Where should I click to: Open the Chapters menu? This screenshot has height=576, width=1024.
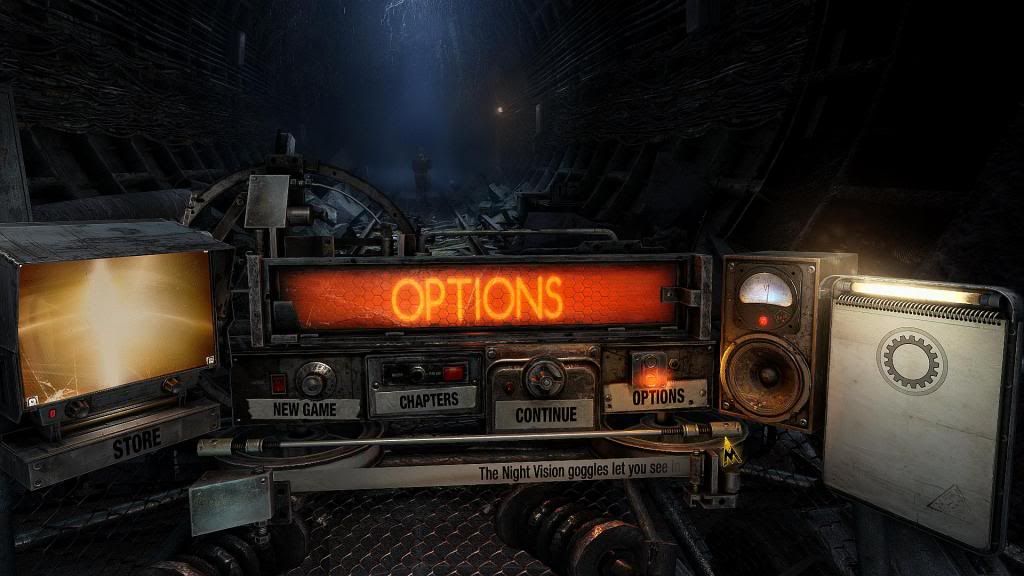click(428, 400)
